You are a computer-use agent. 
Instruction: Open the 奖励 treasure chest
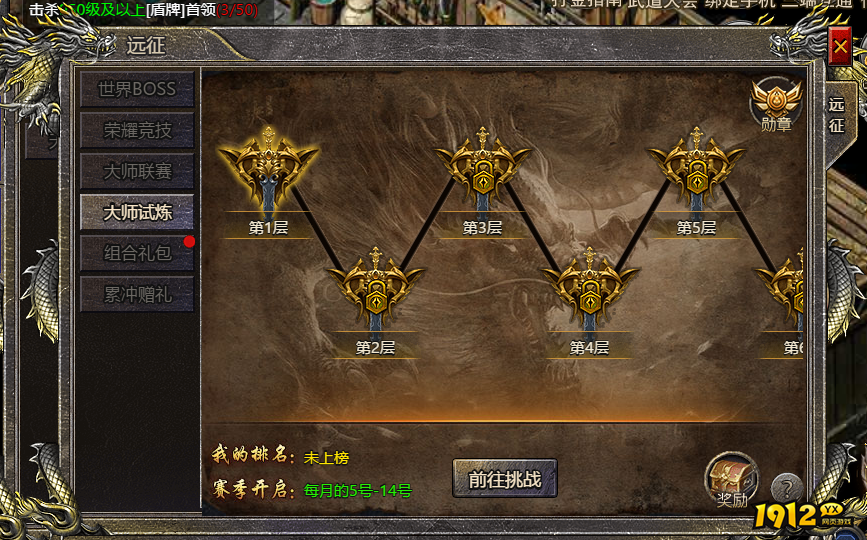pyautogui.click(x=730, y=477)
